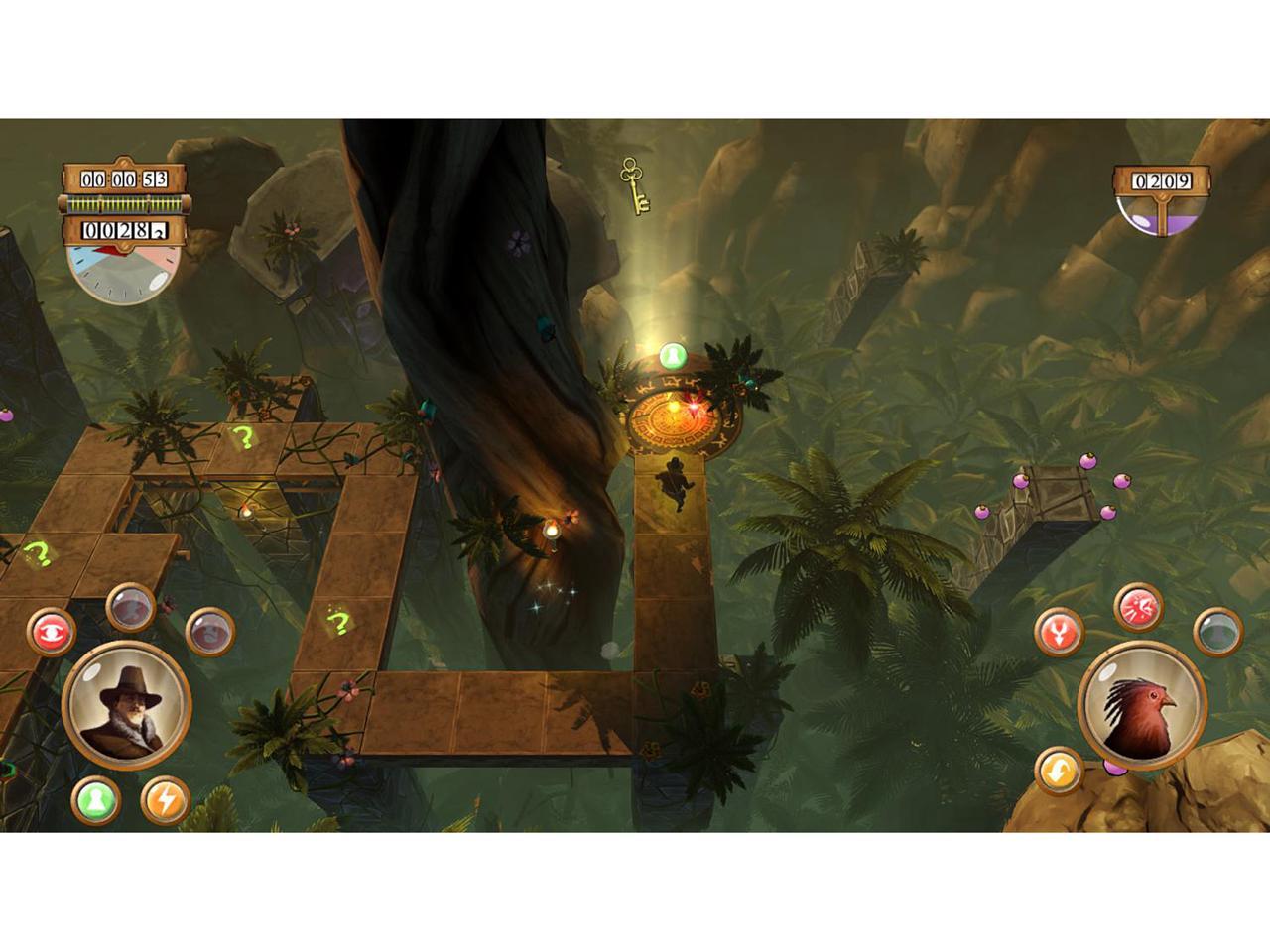Image resolution: width=1270 pixels, height=952 pixels.
Task: Activate the orange lightning bolt ability
Action: pyautogui.click(x=165, y=799)
